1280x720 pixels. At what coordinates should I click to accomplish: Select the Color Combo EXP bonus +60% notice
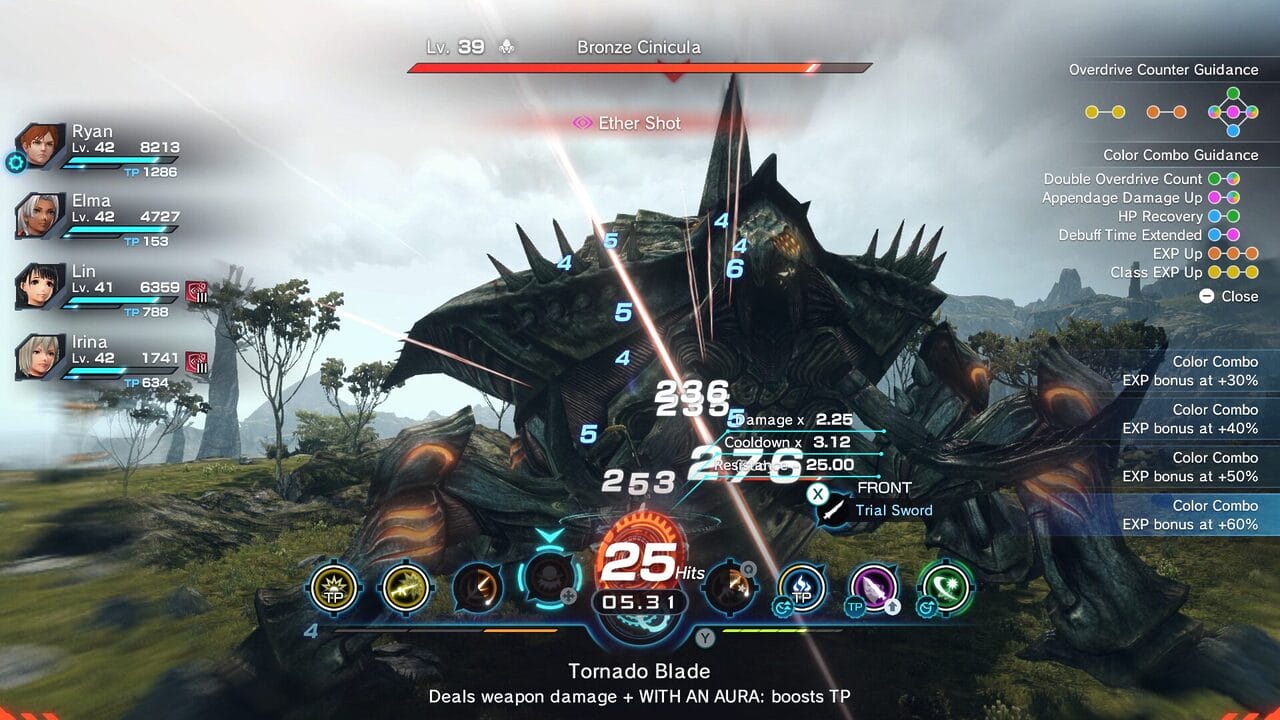pyautogui.click(x=1188, y=515)
